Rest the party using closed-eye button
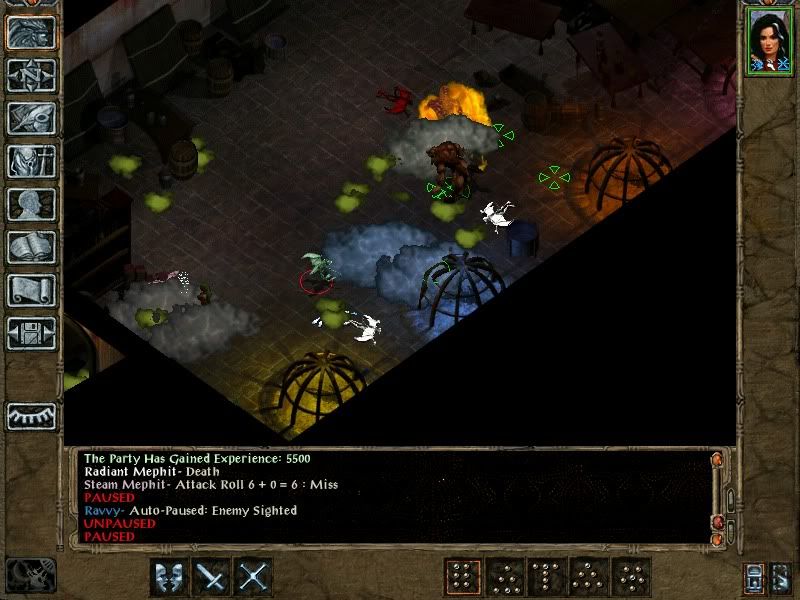This screenshot has width=800, height=600. coord(31,414)
